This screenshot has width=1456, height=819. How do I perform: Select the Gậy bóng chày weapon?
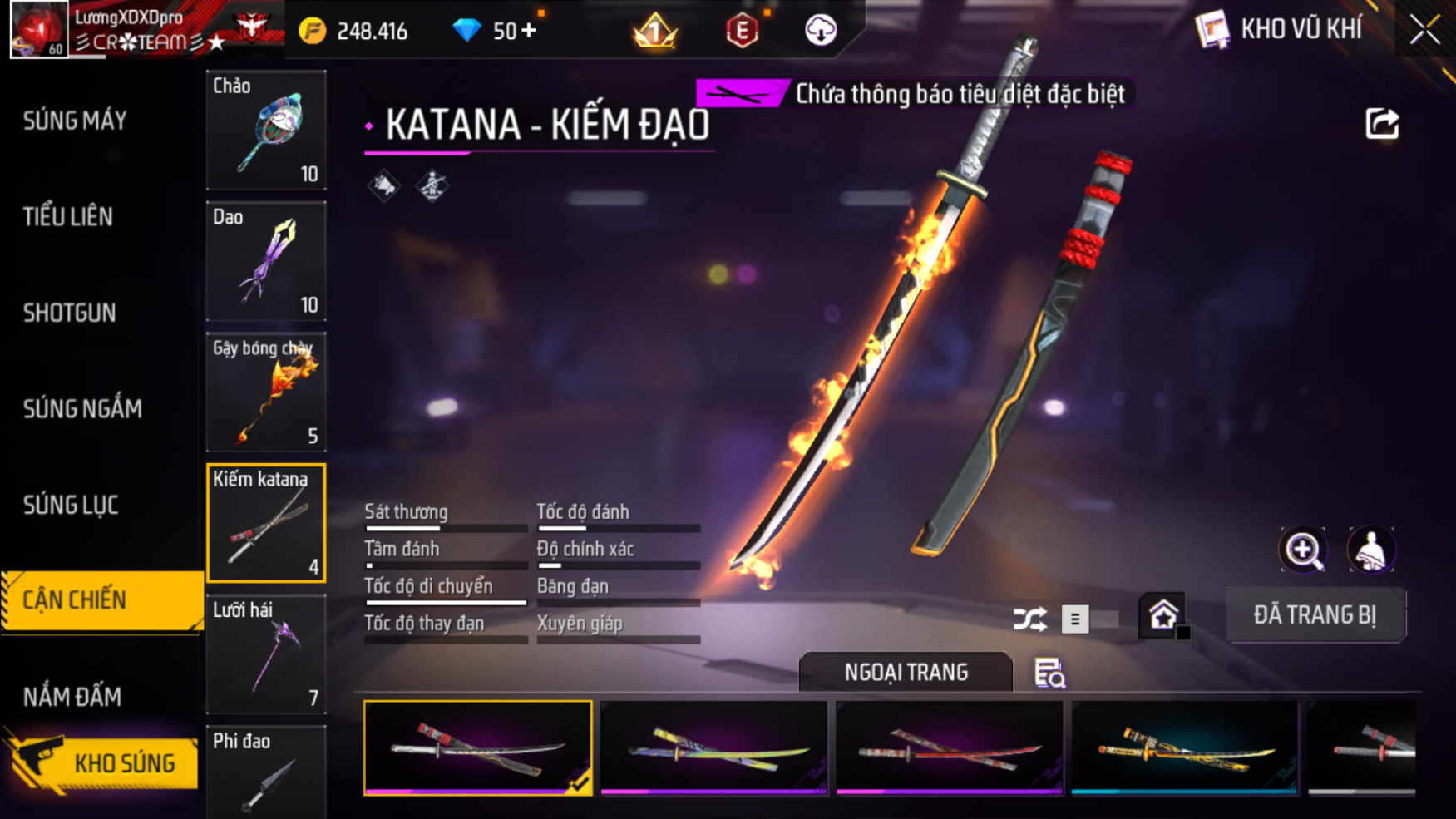click(x=266, y=392)
